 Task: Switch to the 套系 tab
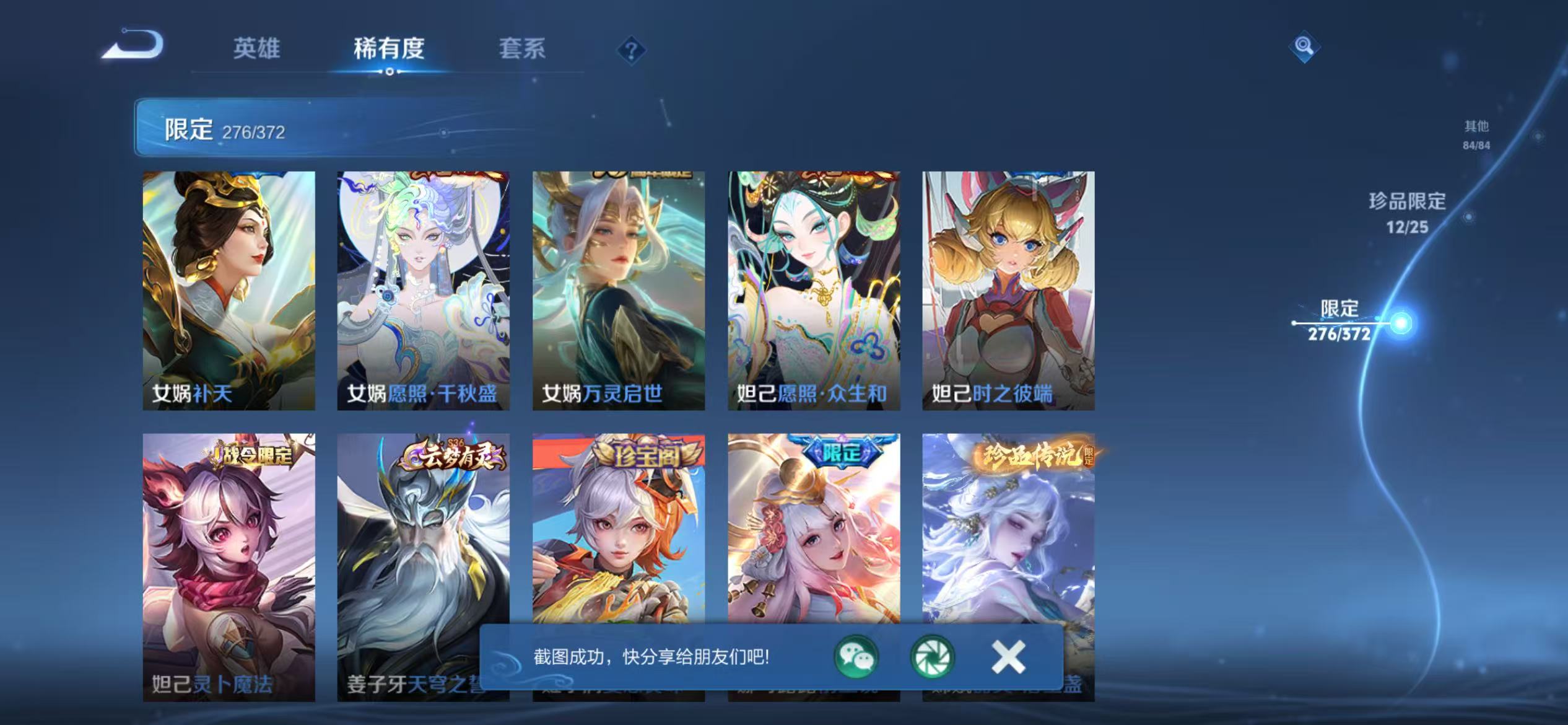coord(523,50)
